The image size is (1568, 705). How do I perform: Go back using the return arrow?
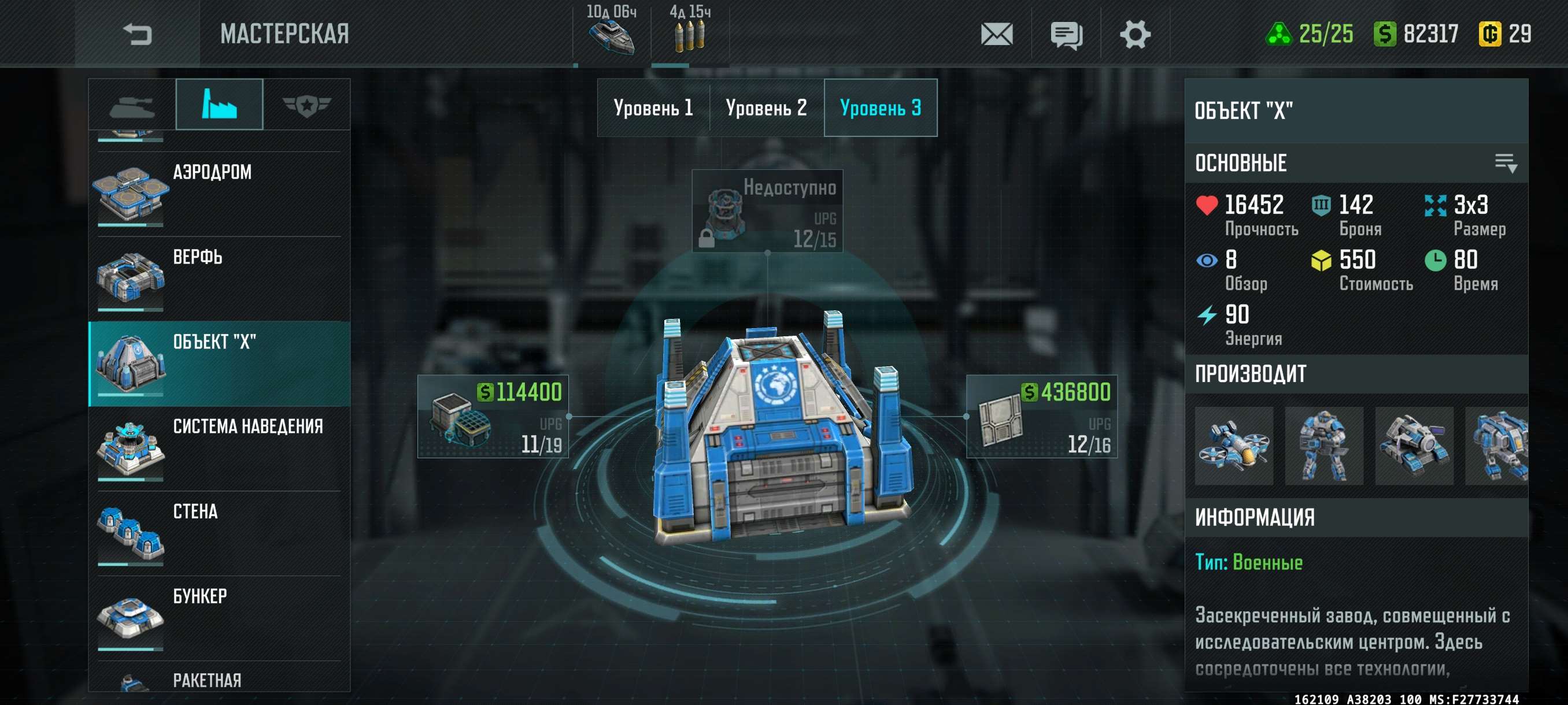[137, 34]
